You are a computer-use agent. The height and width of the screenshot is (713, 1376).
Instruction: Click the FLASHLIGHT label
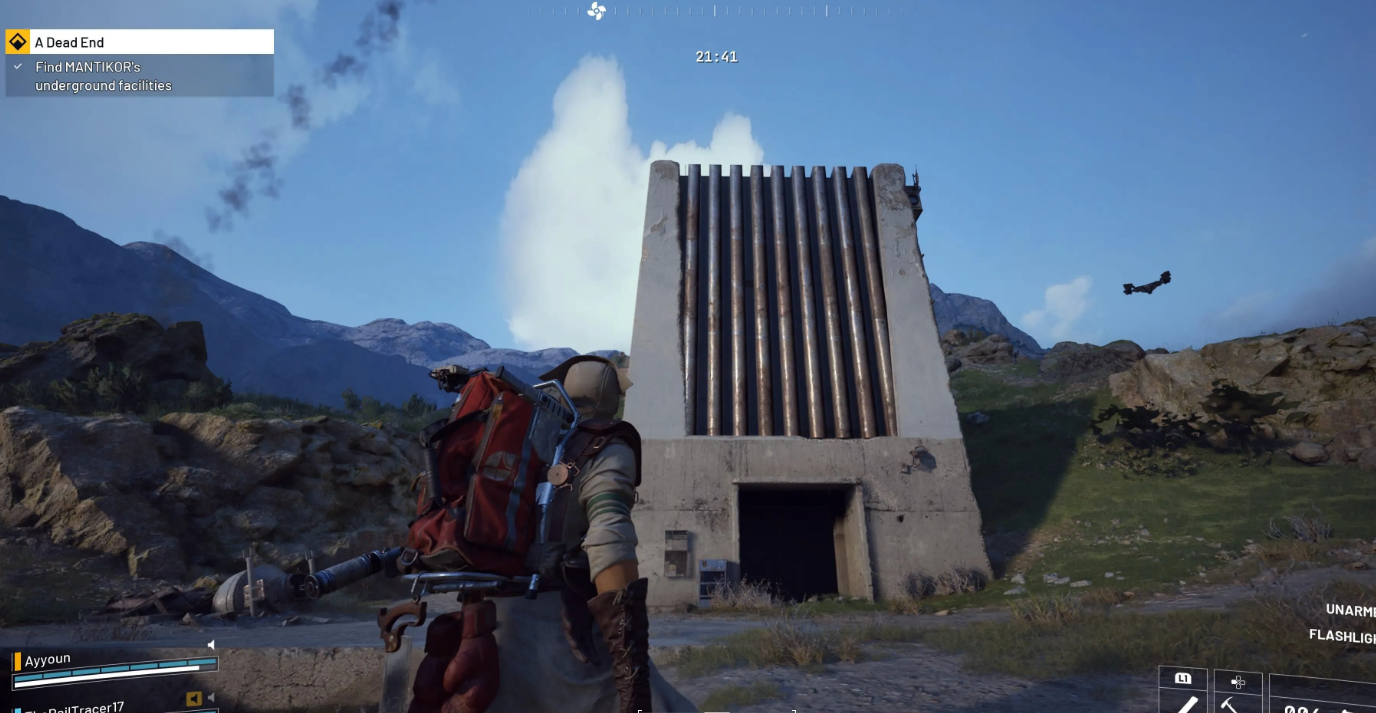(x=1342, y=636)
